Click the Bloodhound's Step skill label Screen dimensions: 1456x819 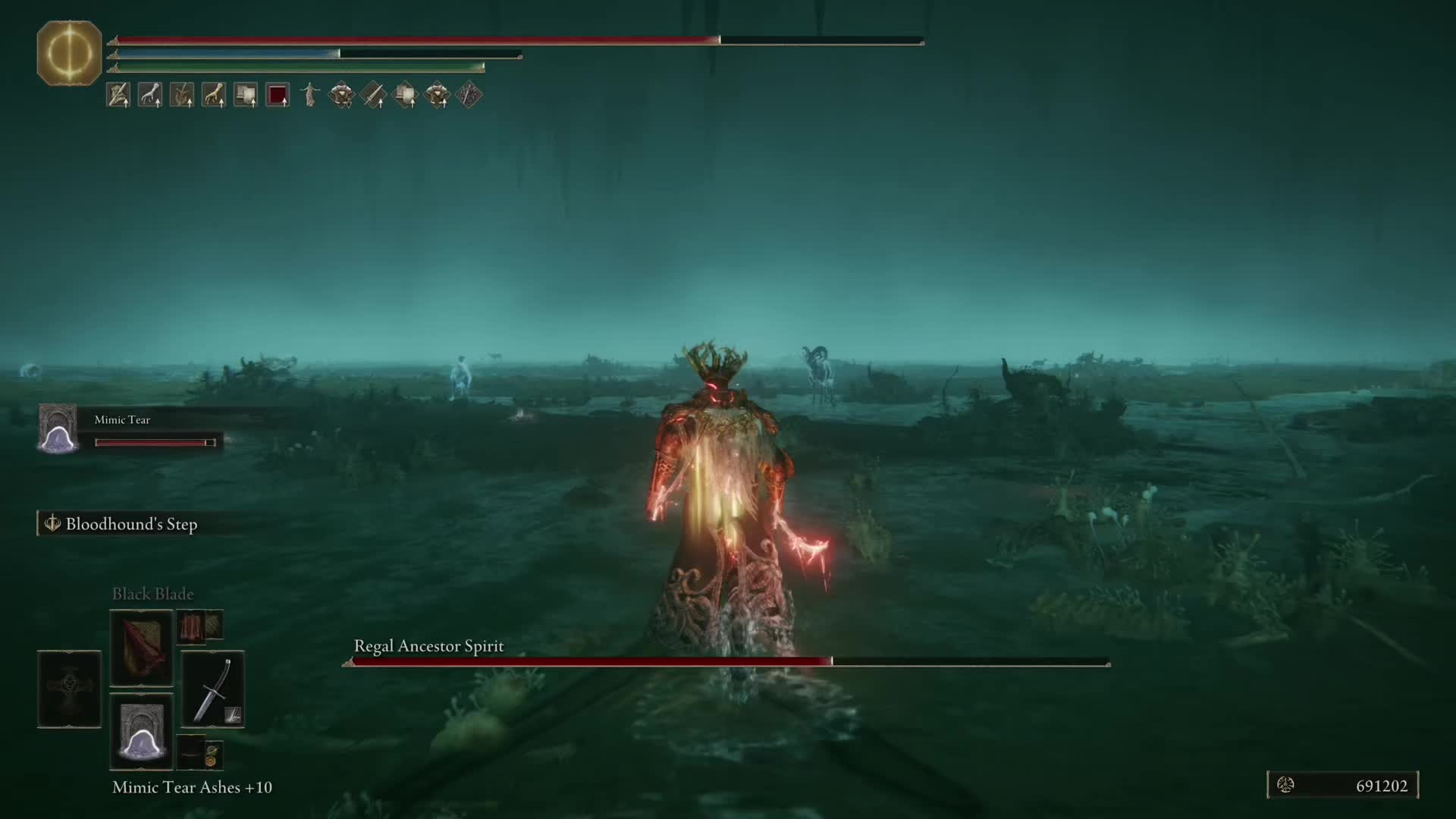130,524
